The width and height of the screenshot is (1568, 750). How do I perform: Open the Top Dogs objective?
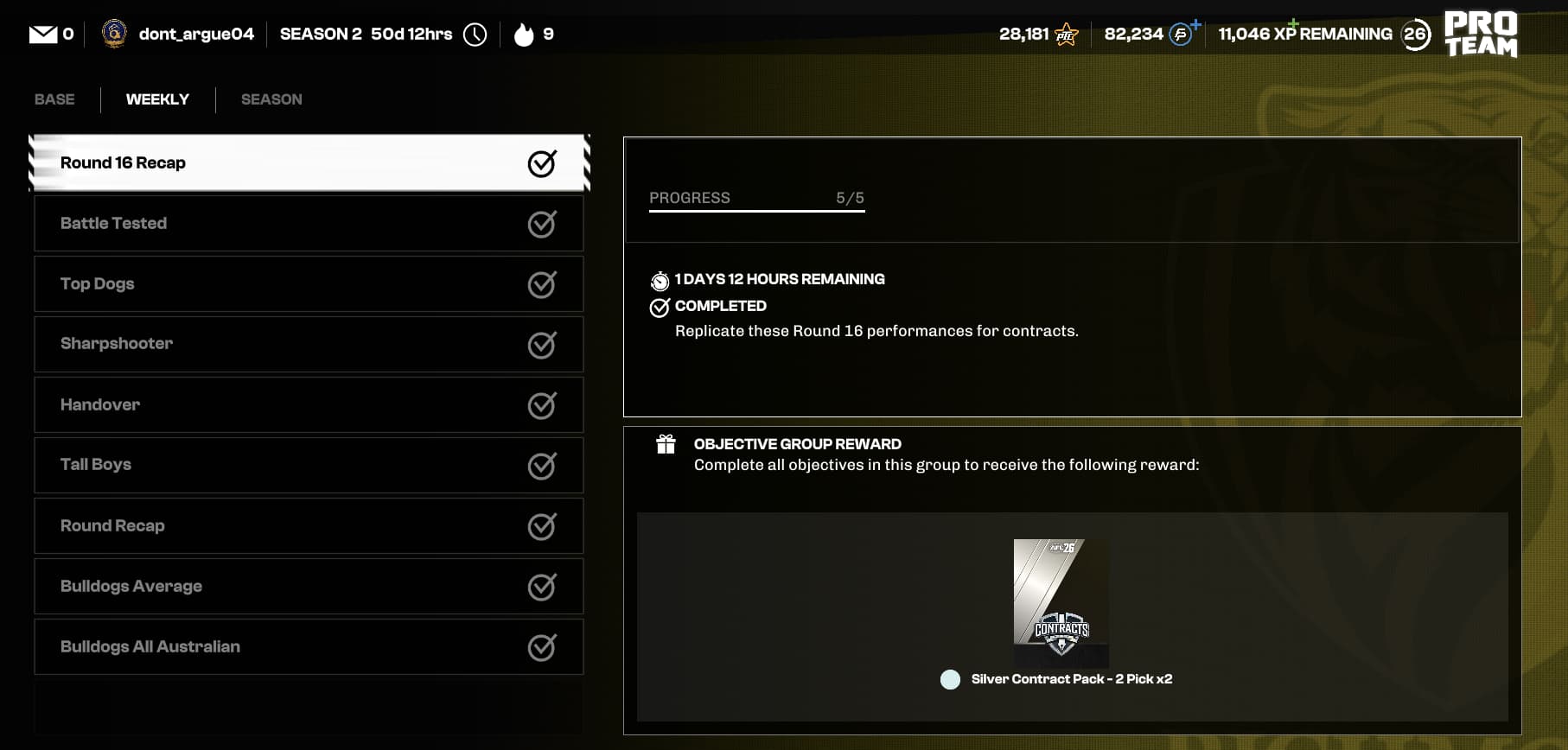309,284
